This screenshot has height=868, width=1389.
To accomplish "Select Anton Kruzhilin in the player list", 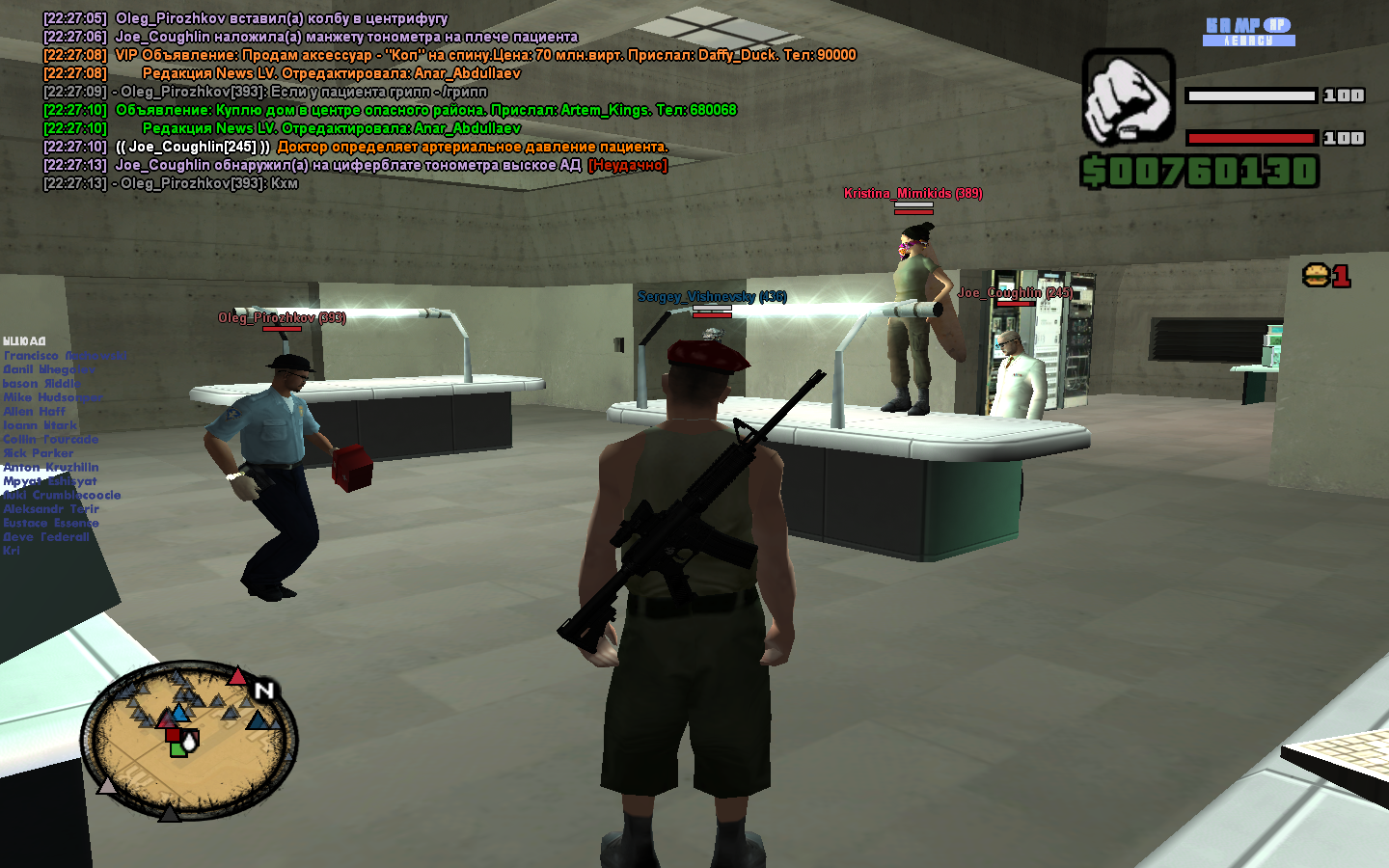I will click(51, 467).
